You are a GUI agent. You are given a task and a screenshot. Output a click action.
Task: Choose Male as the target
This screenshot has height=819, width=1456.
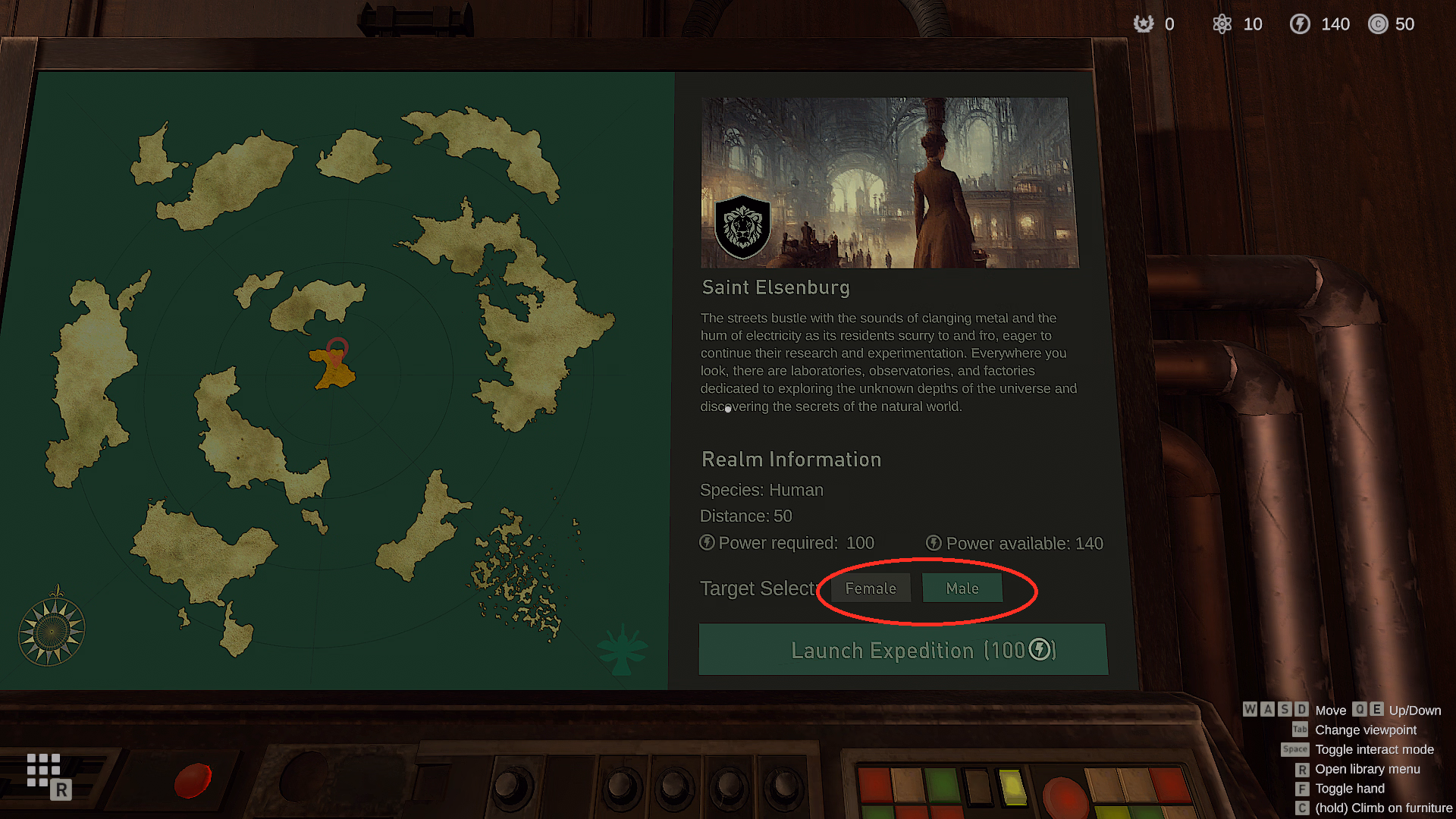click(x=962, y=588)
